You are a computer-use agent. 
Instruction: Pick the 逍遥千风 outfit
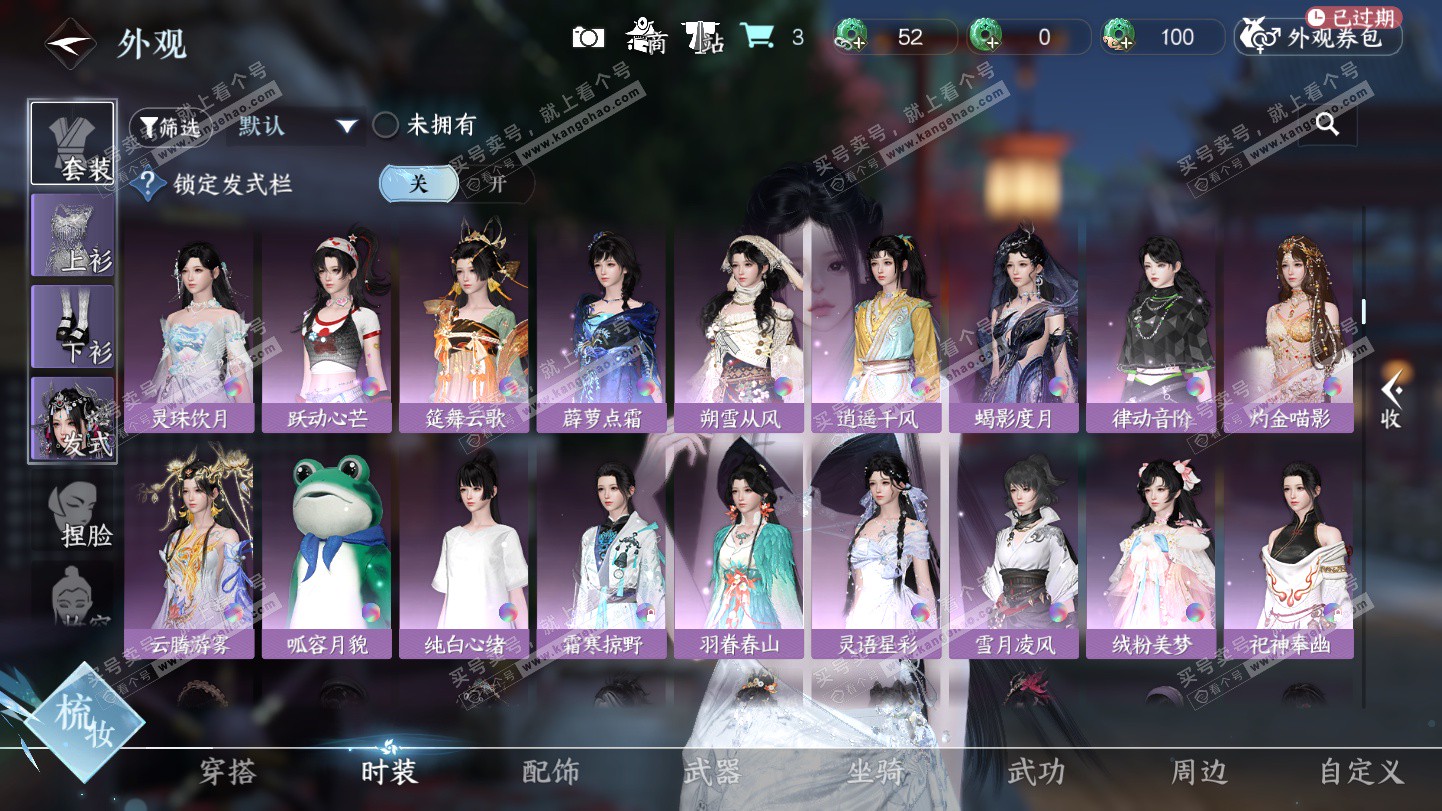pos(876,328)
